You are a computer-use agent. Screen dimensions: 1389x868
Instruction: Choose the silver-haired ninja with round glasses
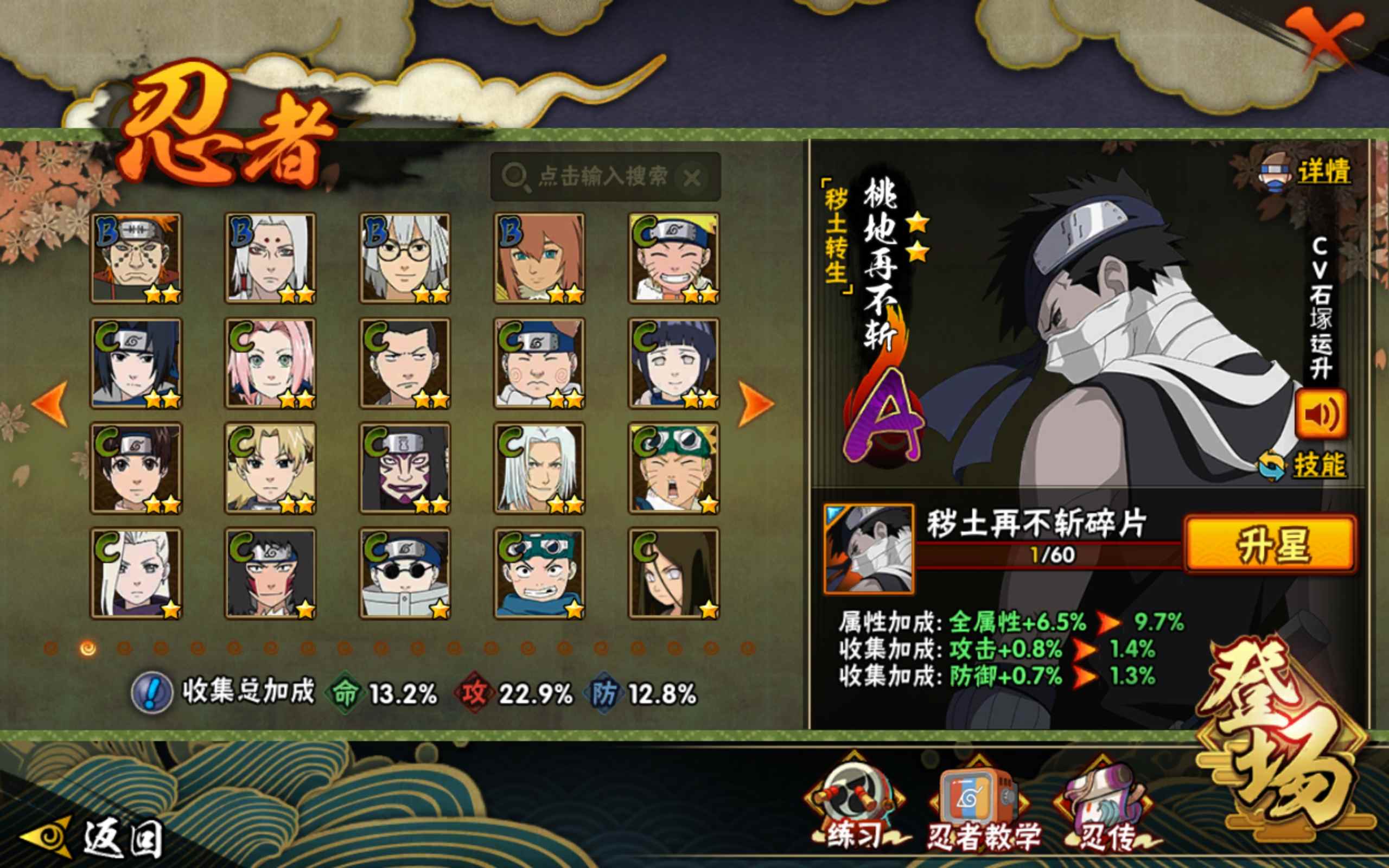coord(405,258)
